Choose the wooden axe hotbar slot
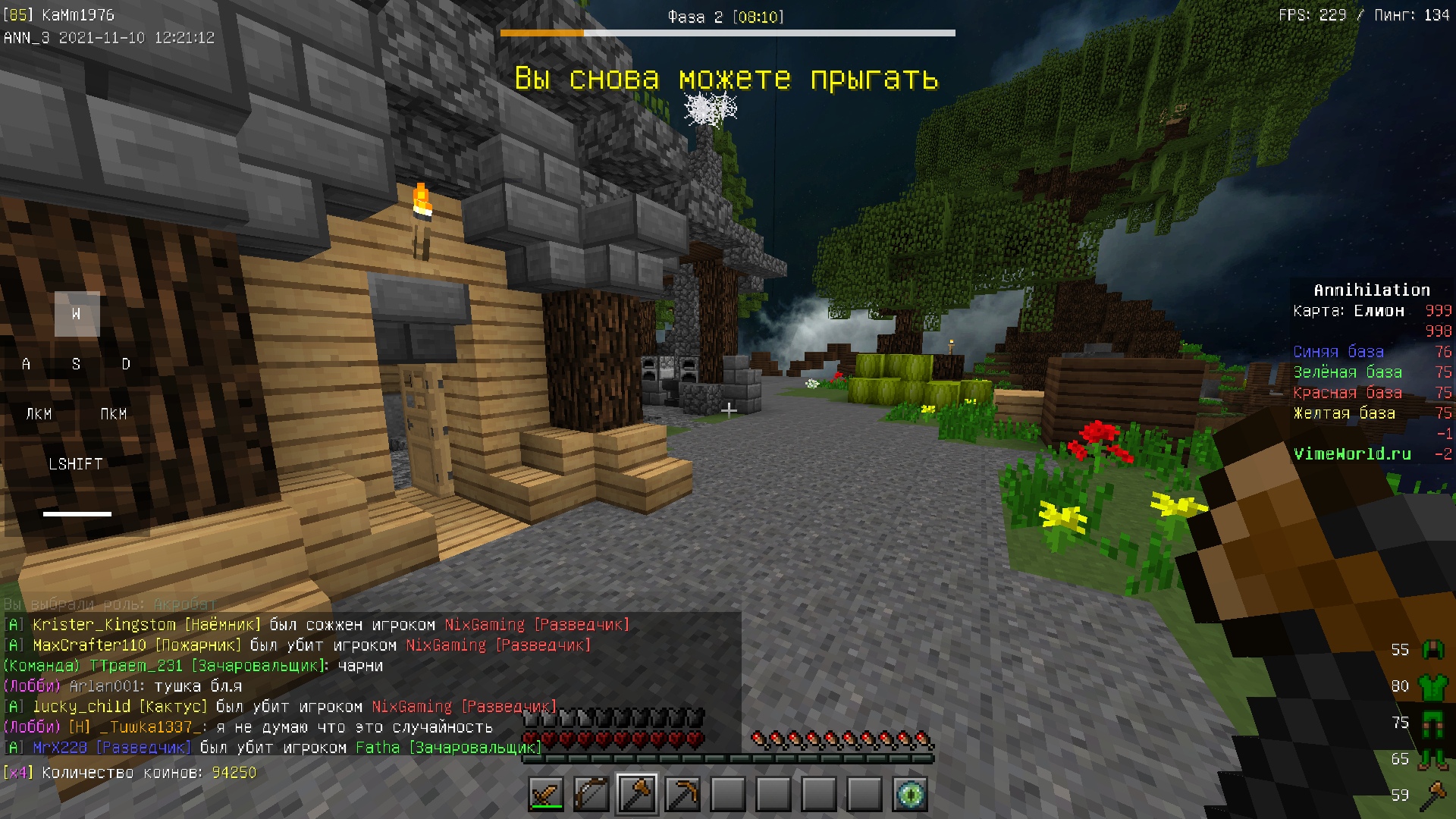Screen dimensions: 1456x819 pos(637,795)
